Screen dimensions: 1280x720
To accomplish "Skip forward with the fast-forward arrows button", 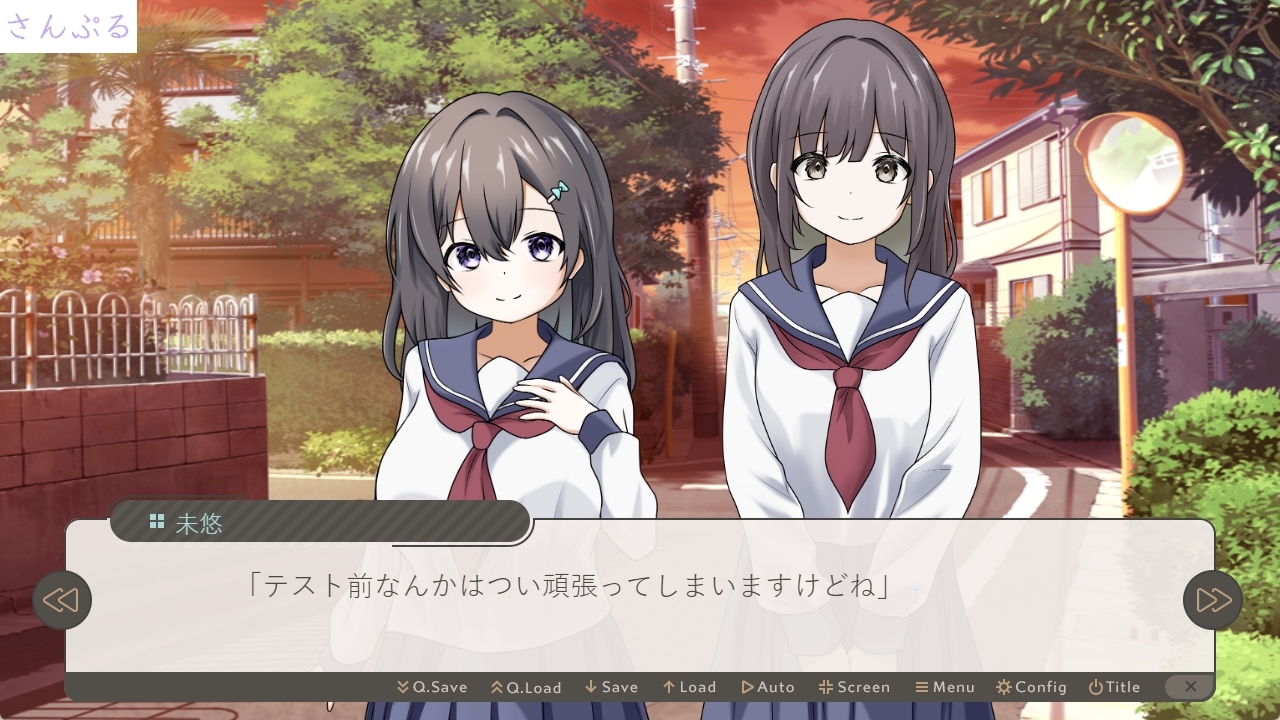I will [x=1213, y=600].
